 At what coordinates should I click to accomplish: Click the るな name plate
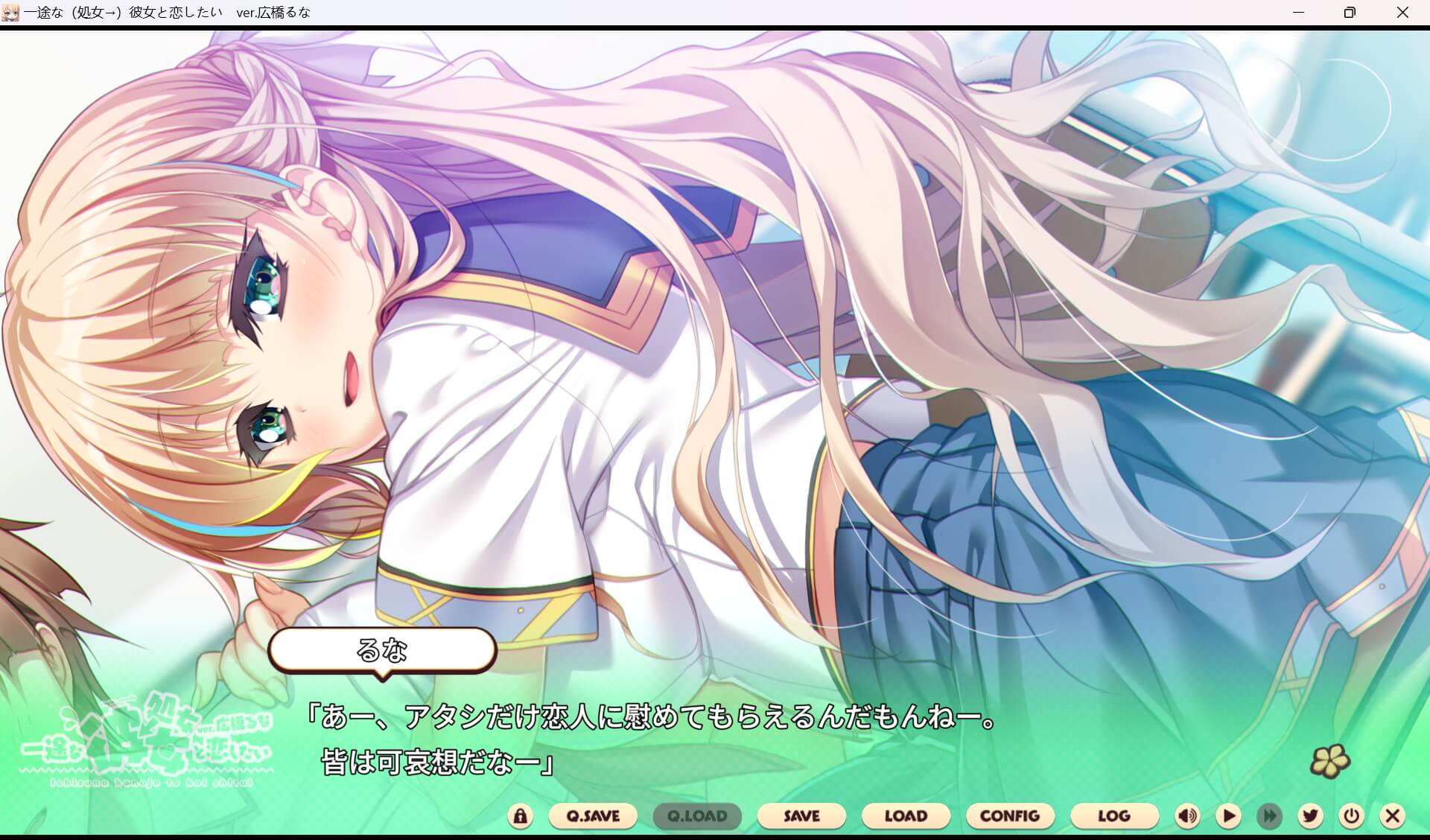[x=383, y=649]
